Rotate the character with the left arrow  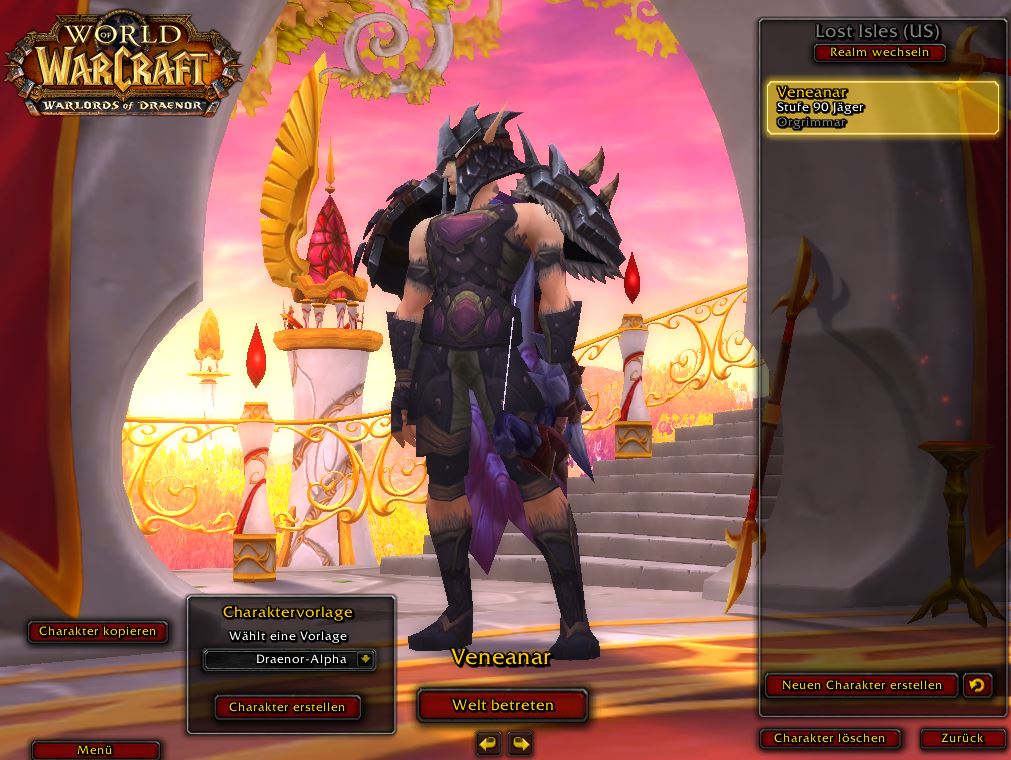(x=488, y=743)
